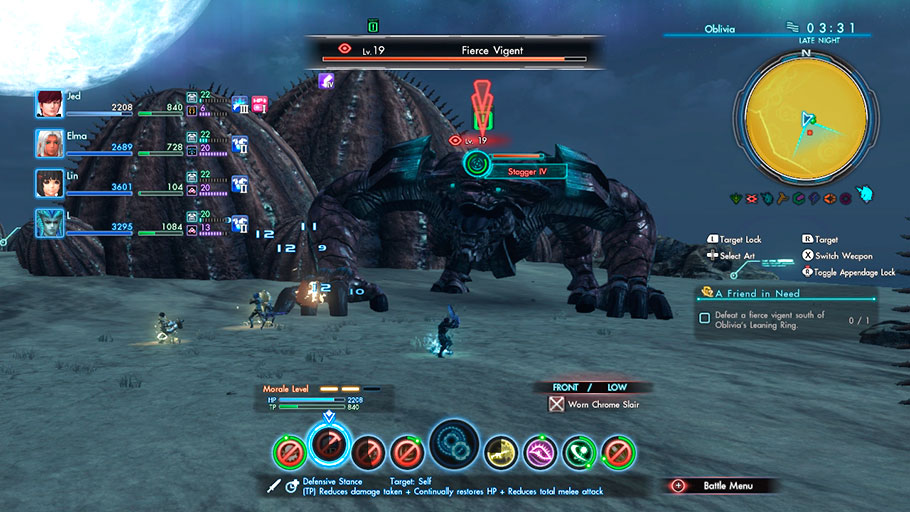Use the yellow art icon
Viewport: 910px width, 512px height.
click(x=501, y=453)
